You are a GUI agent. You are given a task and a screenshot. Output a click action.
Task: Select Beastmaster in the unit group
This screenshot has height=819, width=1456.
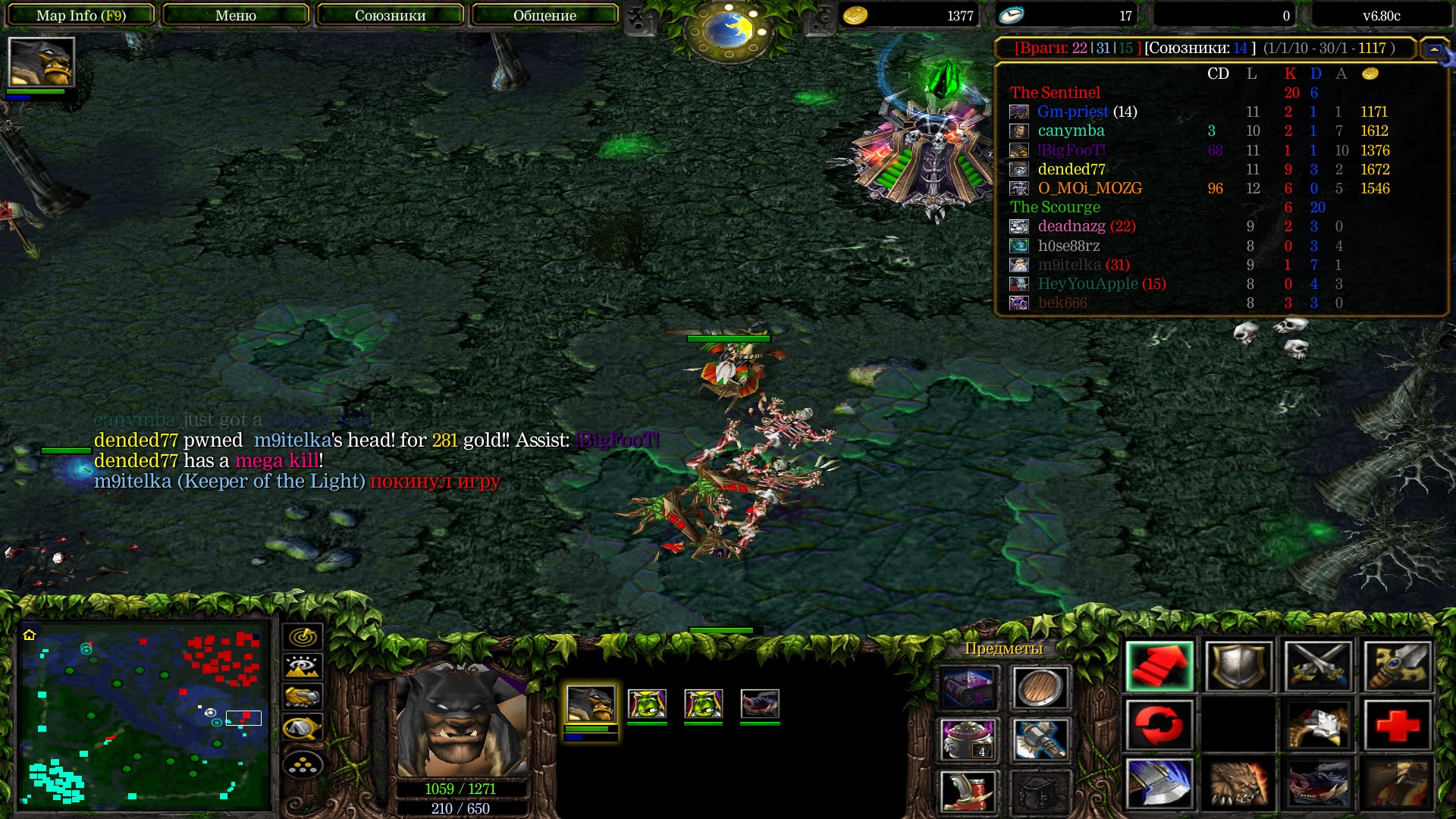(591, 704)
